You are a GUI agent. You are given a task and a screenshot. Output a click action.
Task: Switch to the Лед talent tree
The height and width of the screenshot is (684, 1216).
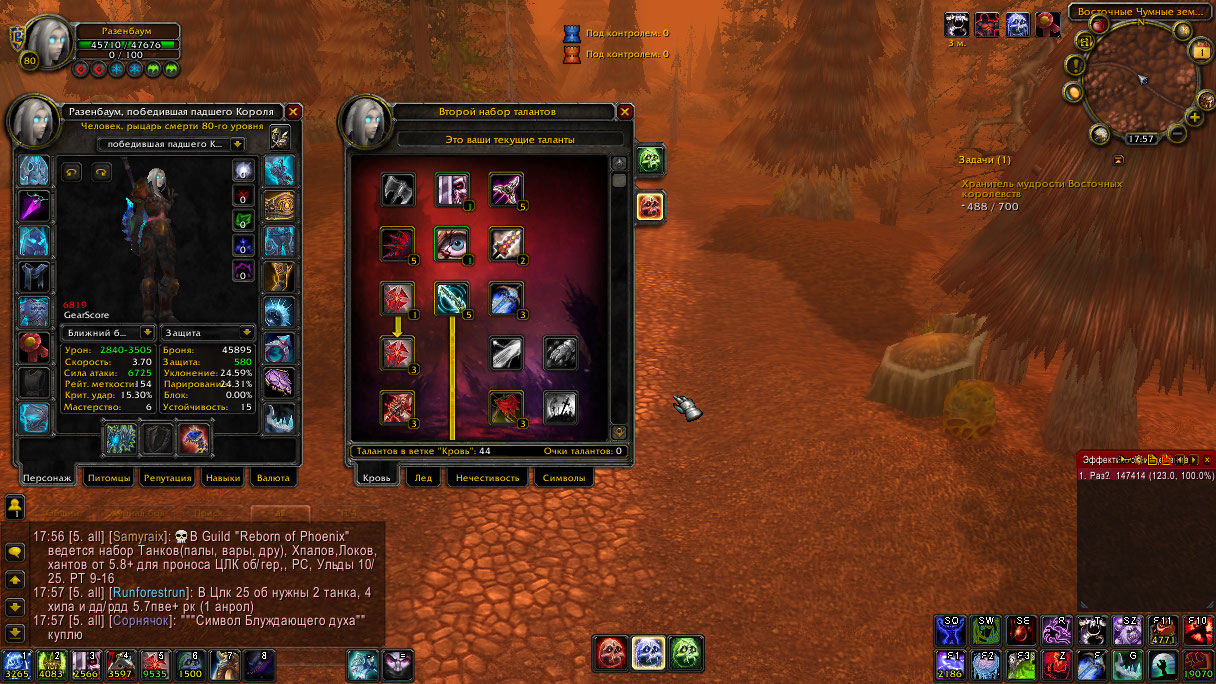point(423,478)
